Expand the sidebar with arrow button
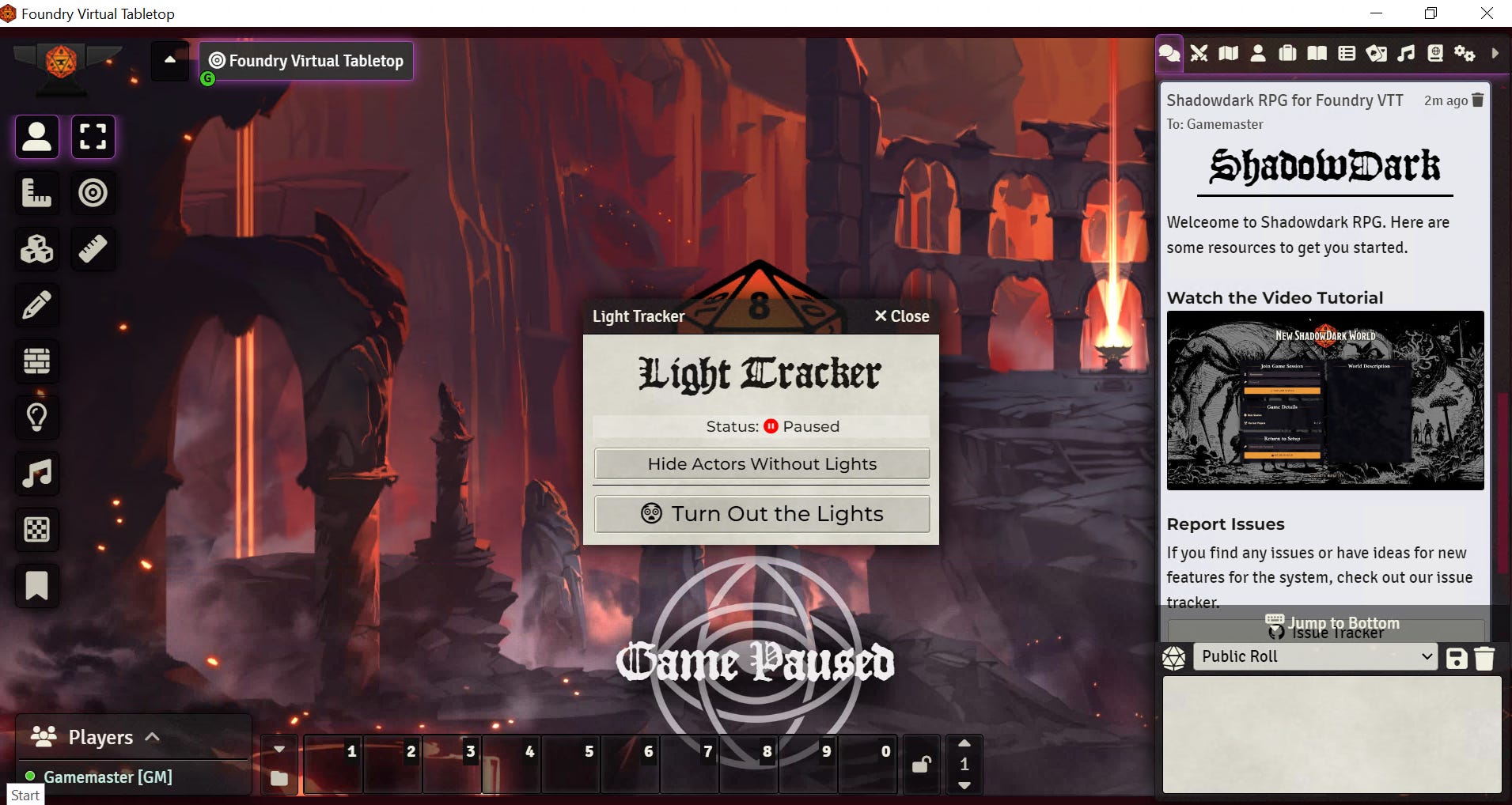The image size is (1512, 805). 1494,53
